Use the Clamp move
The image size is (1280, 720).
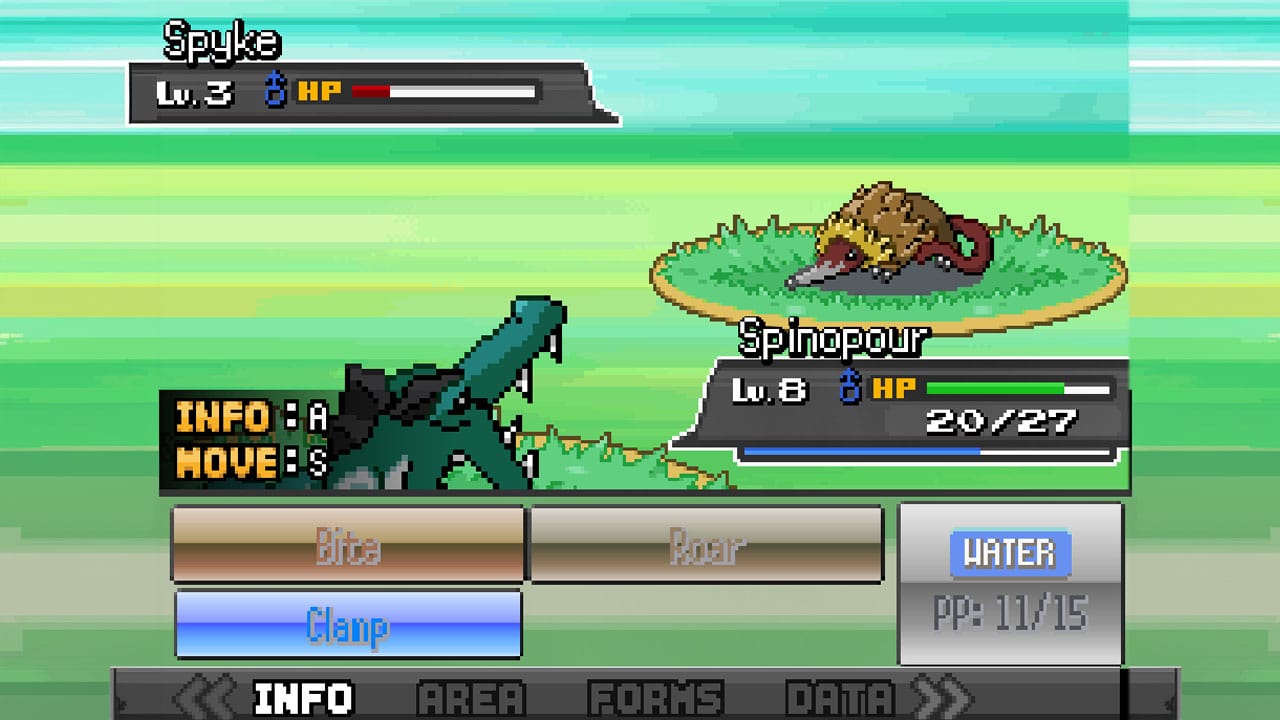(348, 622)
